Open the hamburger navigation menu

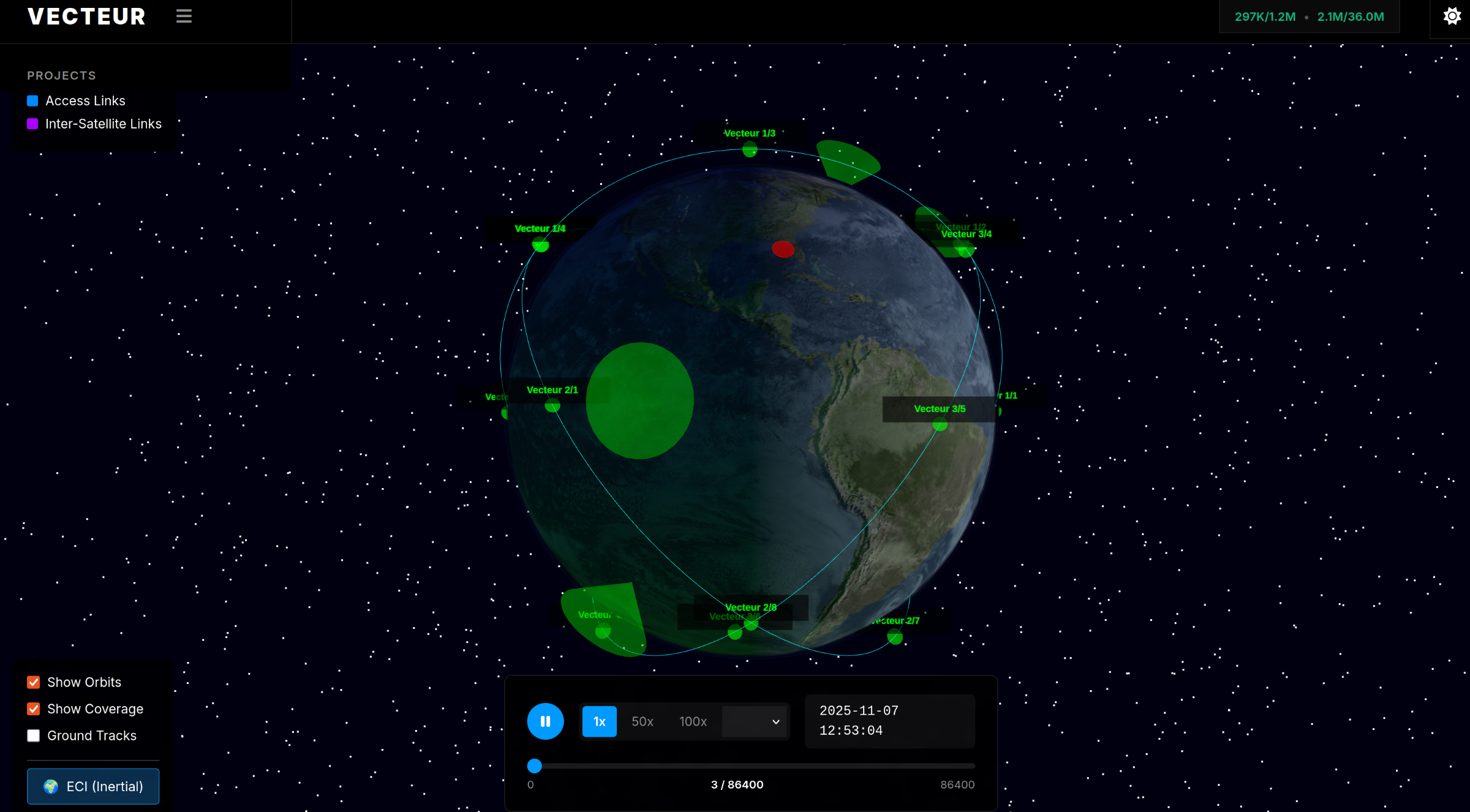184,16
